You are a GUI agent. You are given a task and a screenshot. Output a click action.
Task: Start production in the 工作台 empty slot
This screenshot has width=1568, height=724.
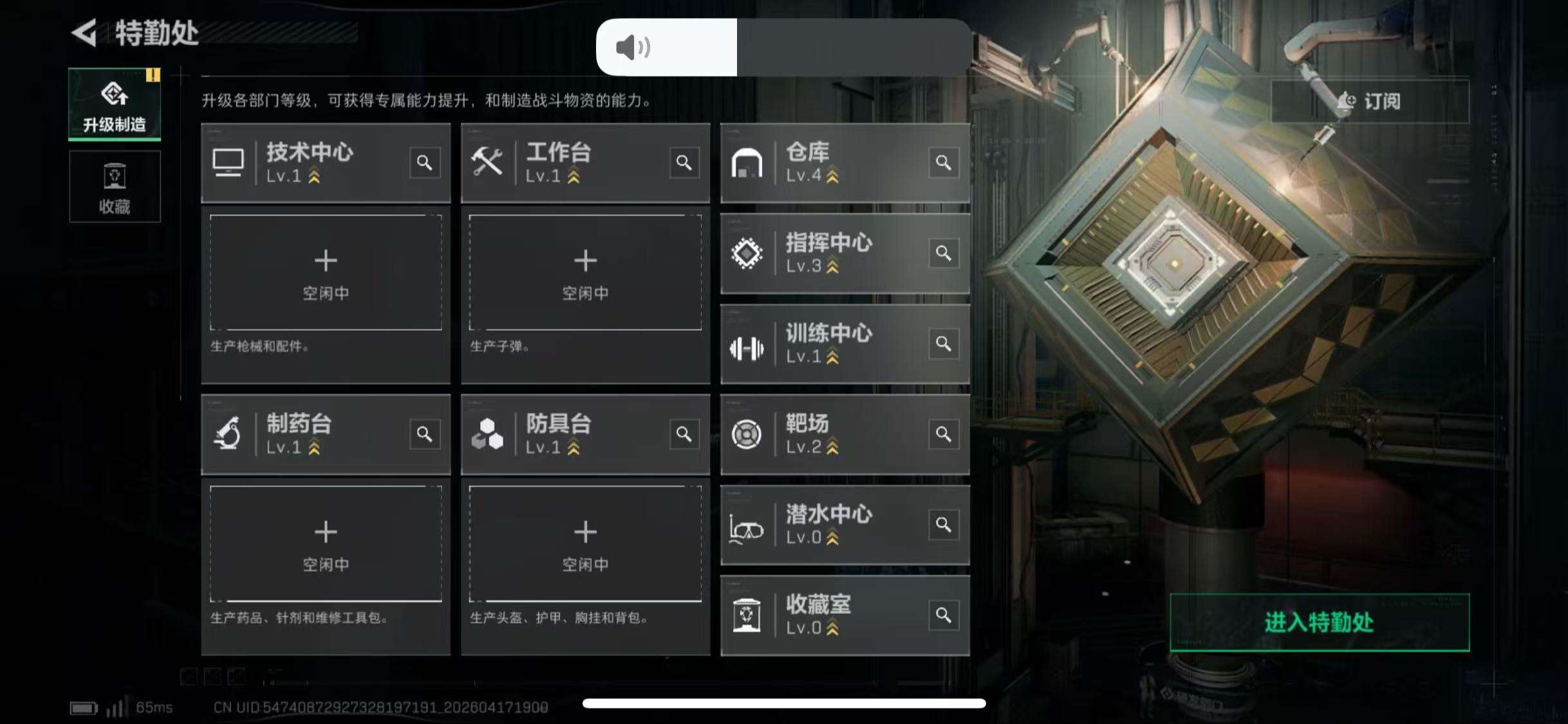585,273
